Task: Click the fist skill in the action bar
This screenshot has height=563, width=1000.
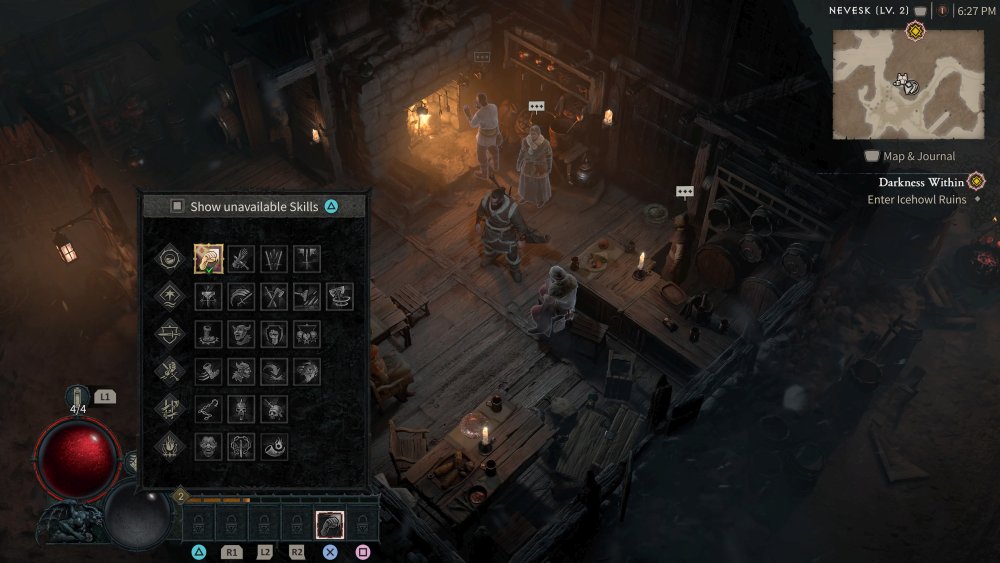Action: click(x=329, y=522)
